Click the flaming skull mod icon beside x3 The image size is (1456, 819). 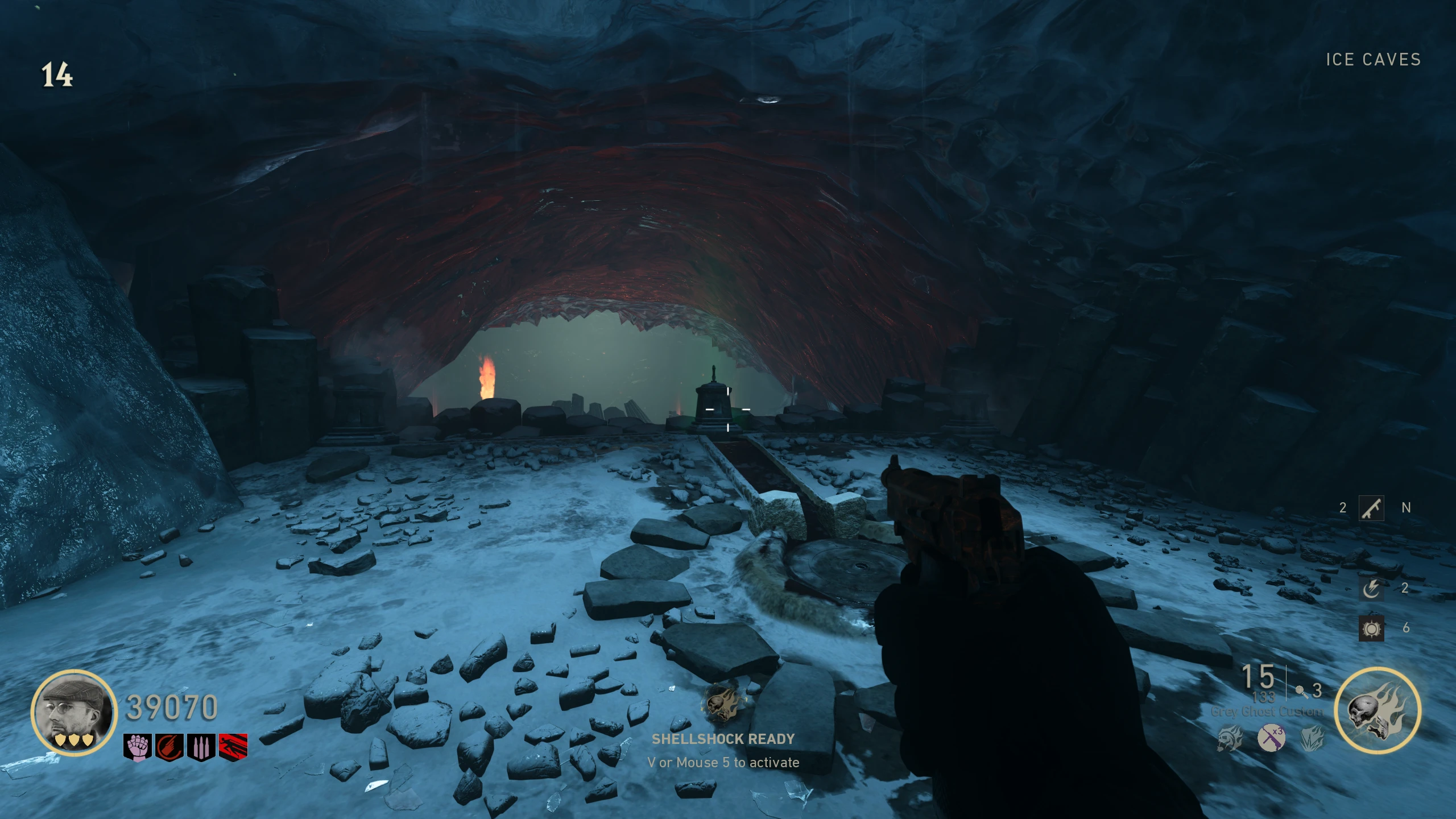pos(1230,739)
